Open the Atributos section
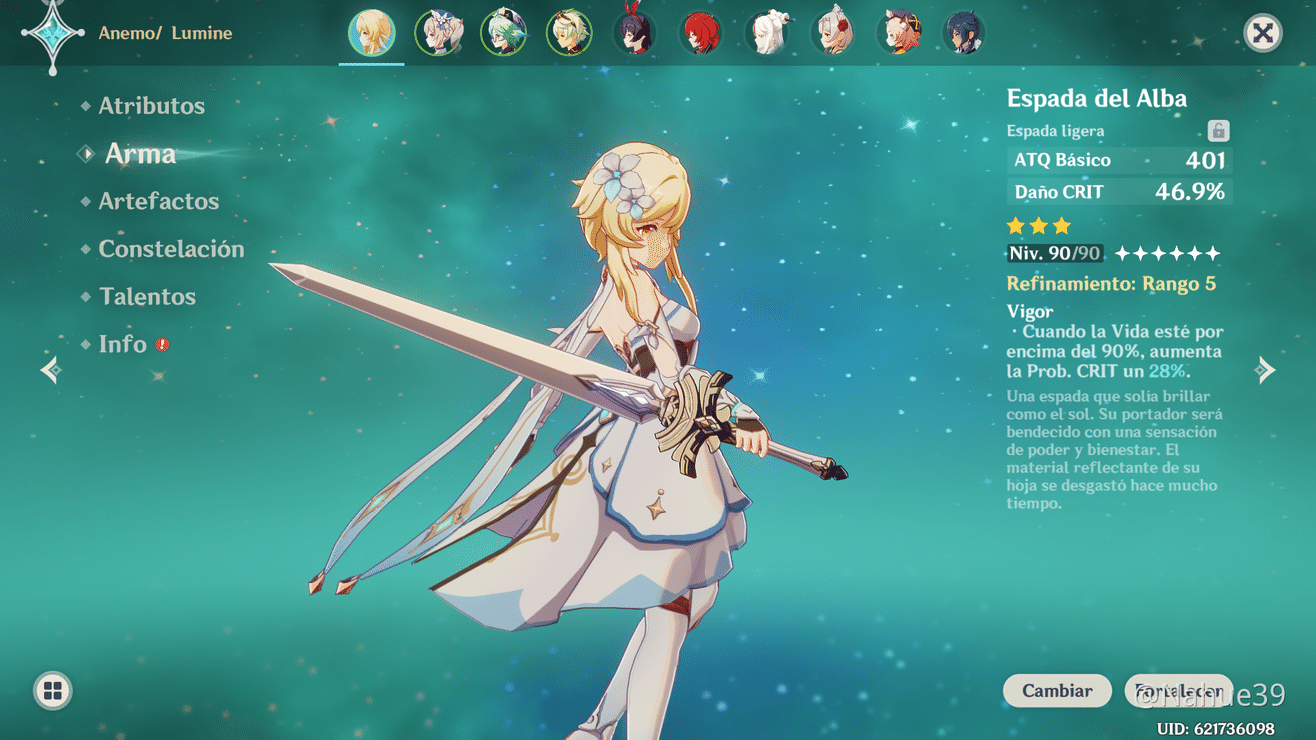 coord(151,106)
